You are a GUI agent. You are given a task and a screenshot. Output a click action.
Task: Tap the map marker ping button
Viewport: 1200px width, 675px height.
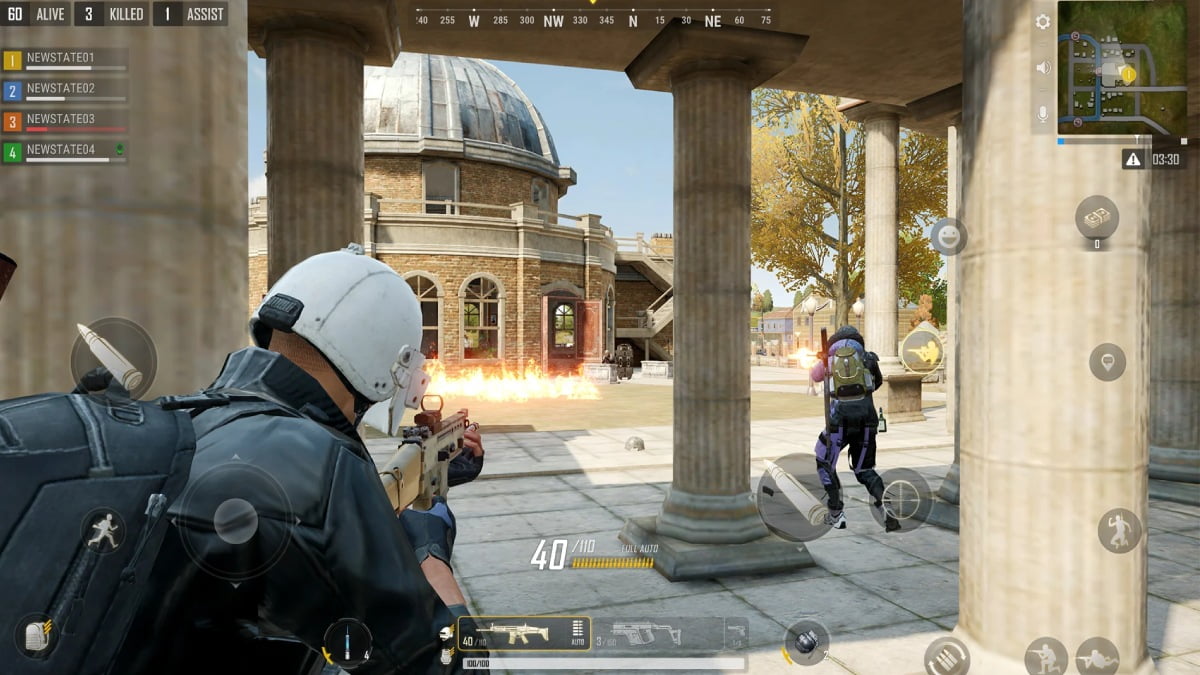pos(1107,361)
